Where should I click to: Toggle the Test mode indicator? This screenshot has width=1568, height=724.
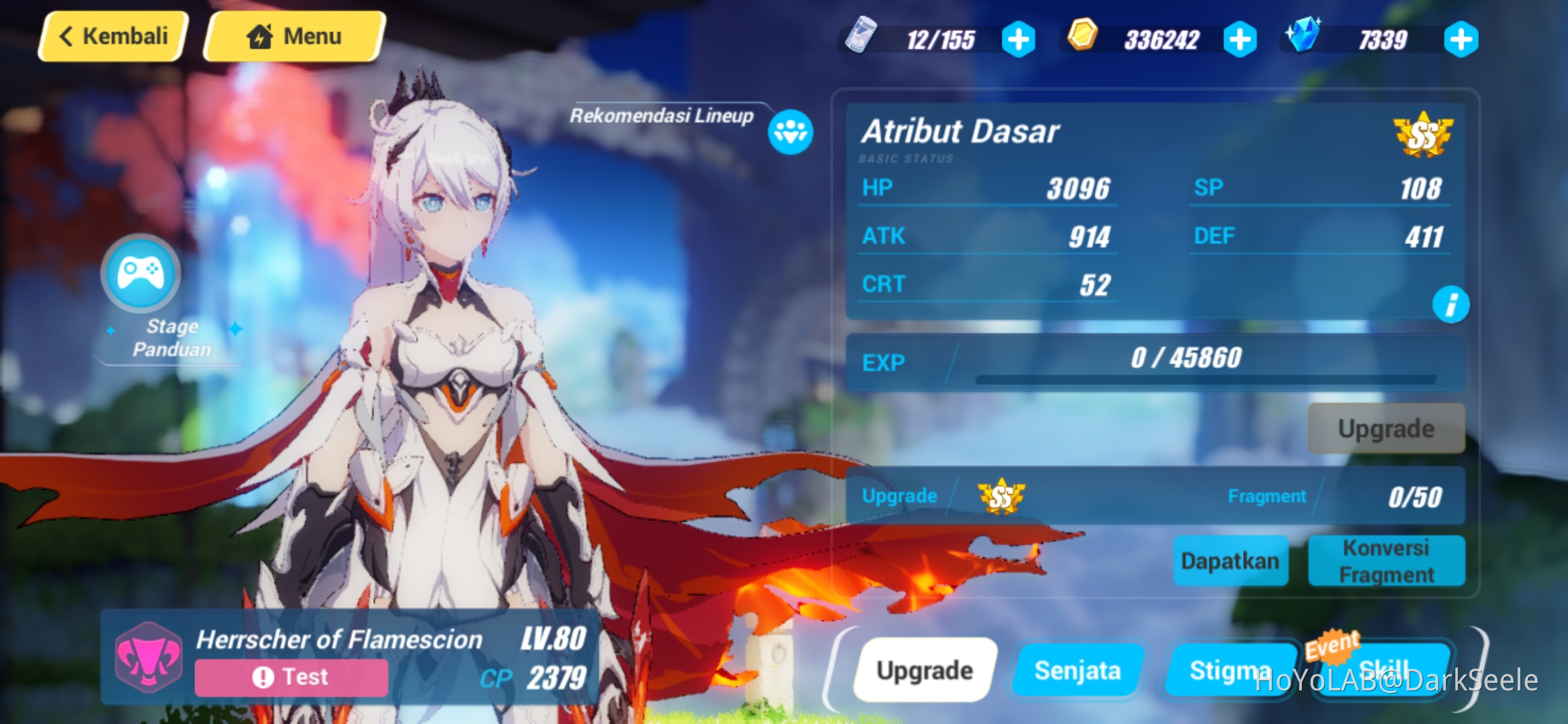(289, 676)
